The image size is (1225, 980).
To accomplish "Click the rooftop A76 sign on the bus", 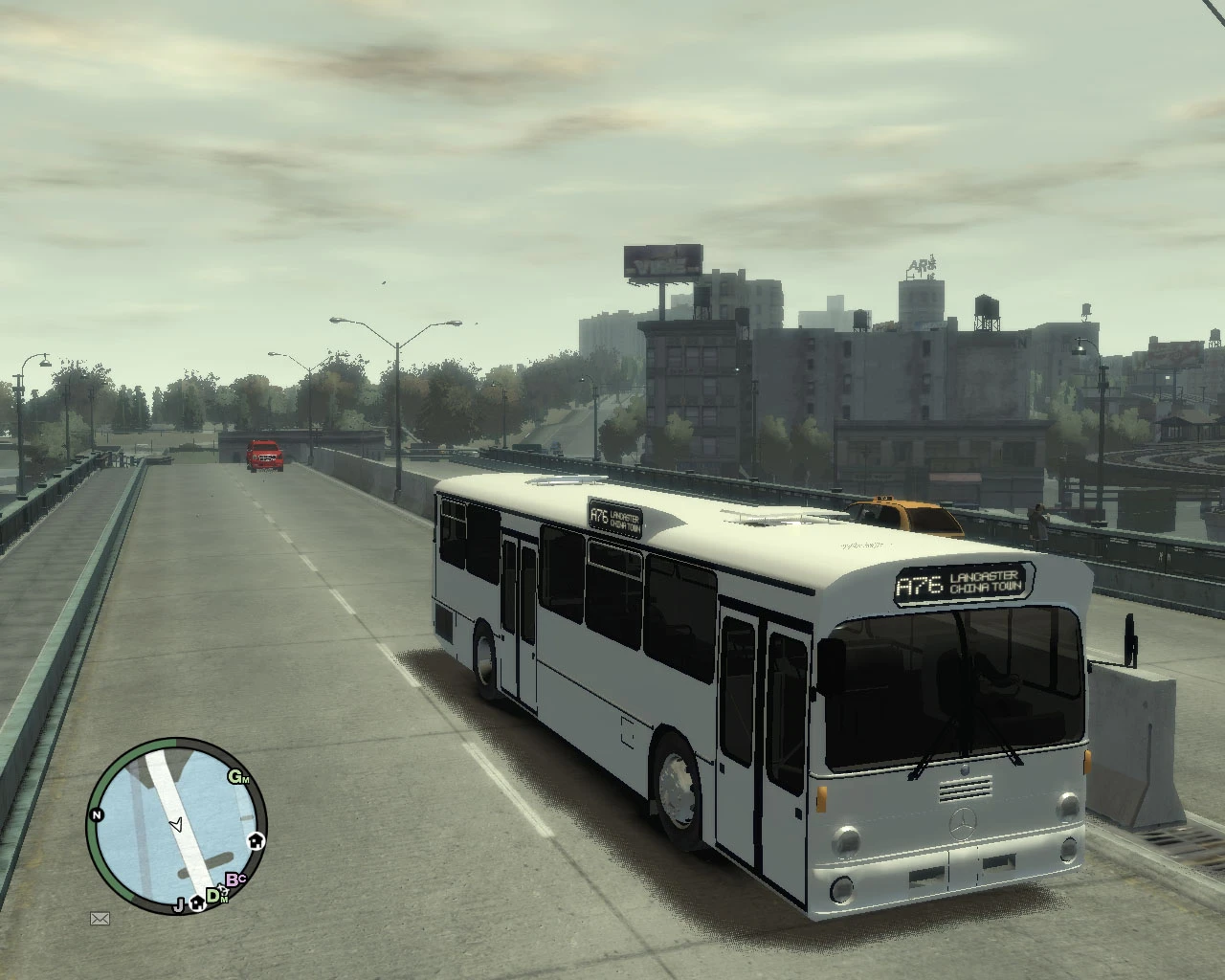I will pos(617,518).
